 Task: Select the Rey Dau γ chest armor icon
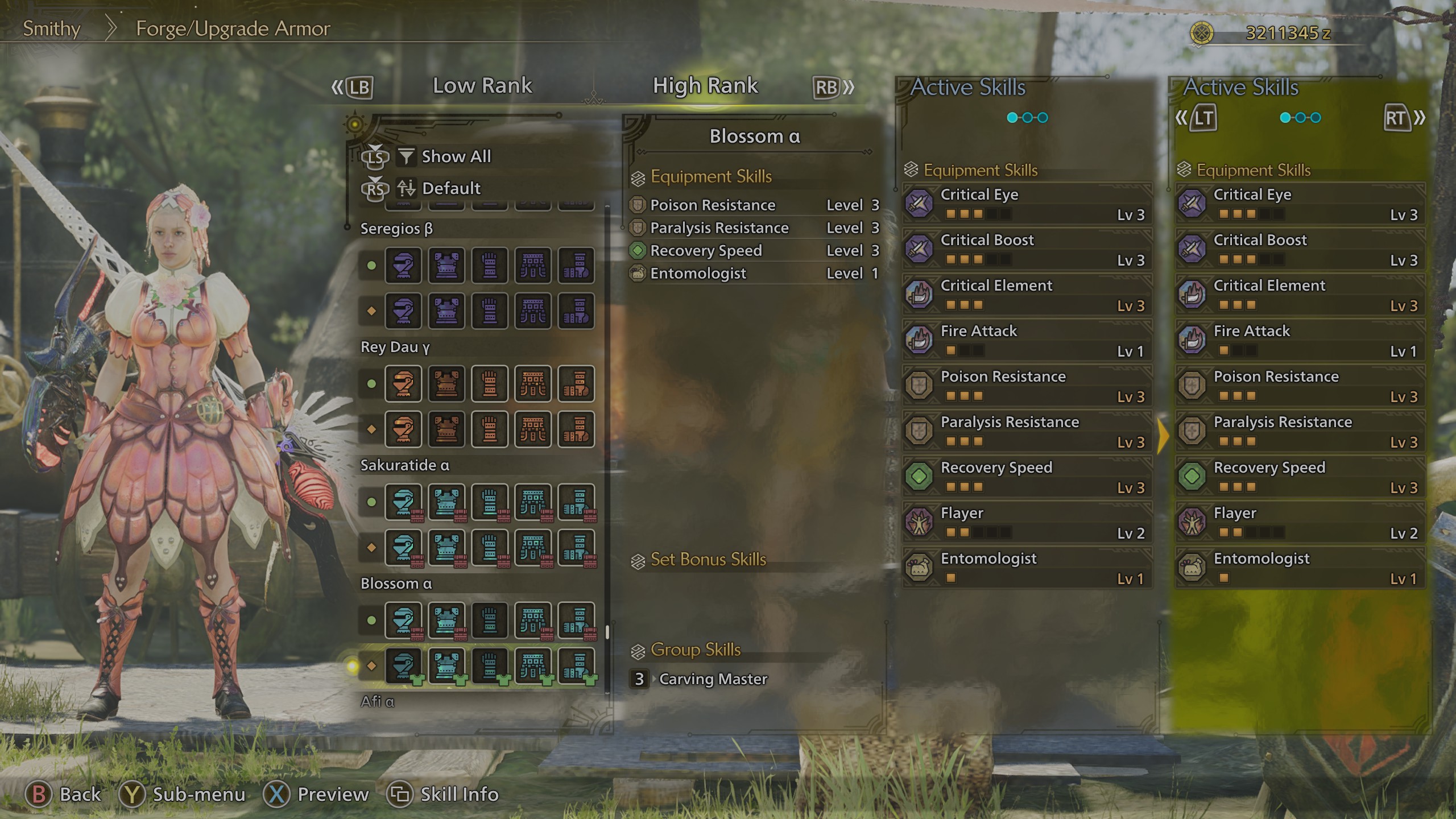[x=448, y=384]
